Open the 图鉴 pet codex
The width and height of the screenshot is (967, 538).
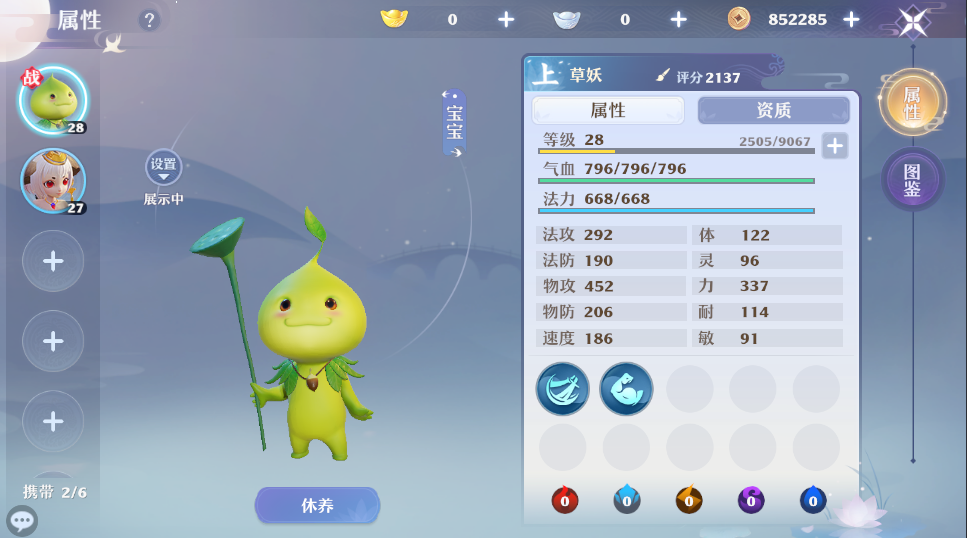[912, 181]
